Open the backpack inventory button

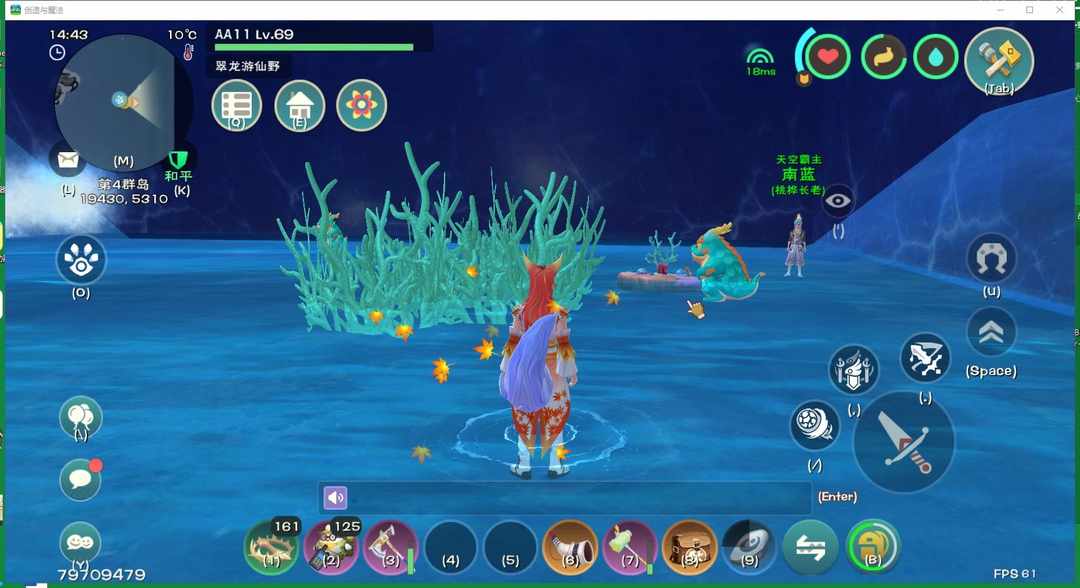tap(872, 547)
